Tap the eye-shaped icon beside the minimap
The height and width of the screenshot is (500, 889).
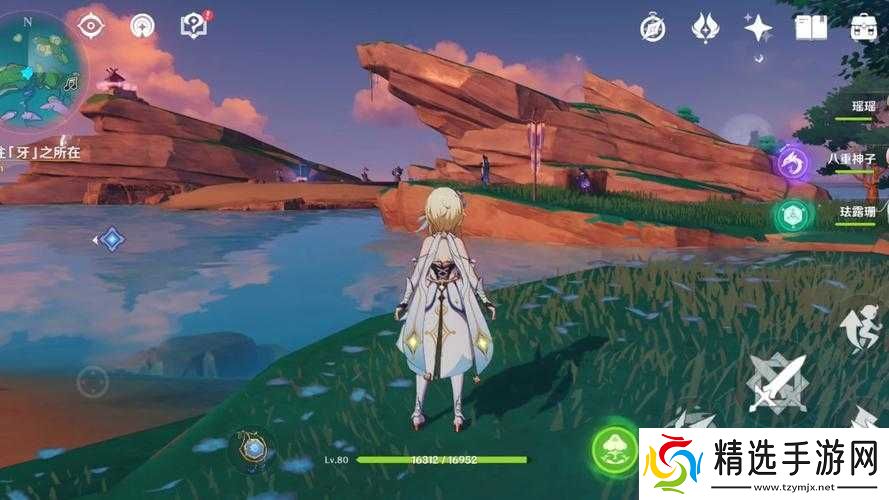coord(91,24)
